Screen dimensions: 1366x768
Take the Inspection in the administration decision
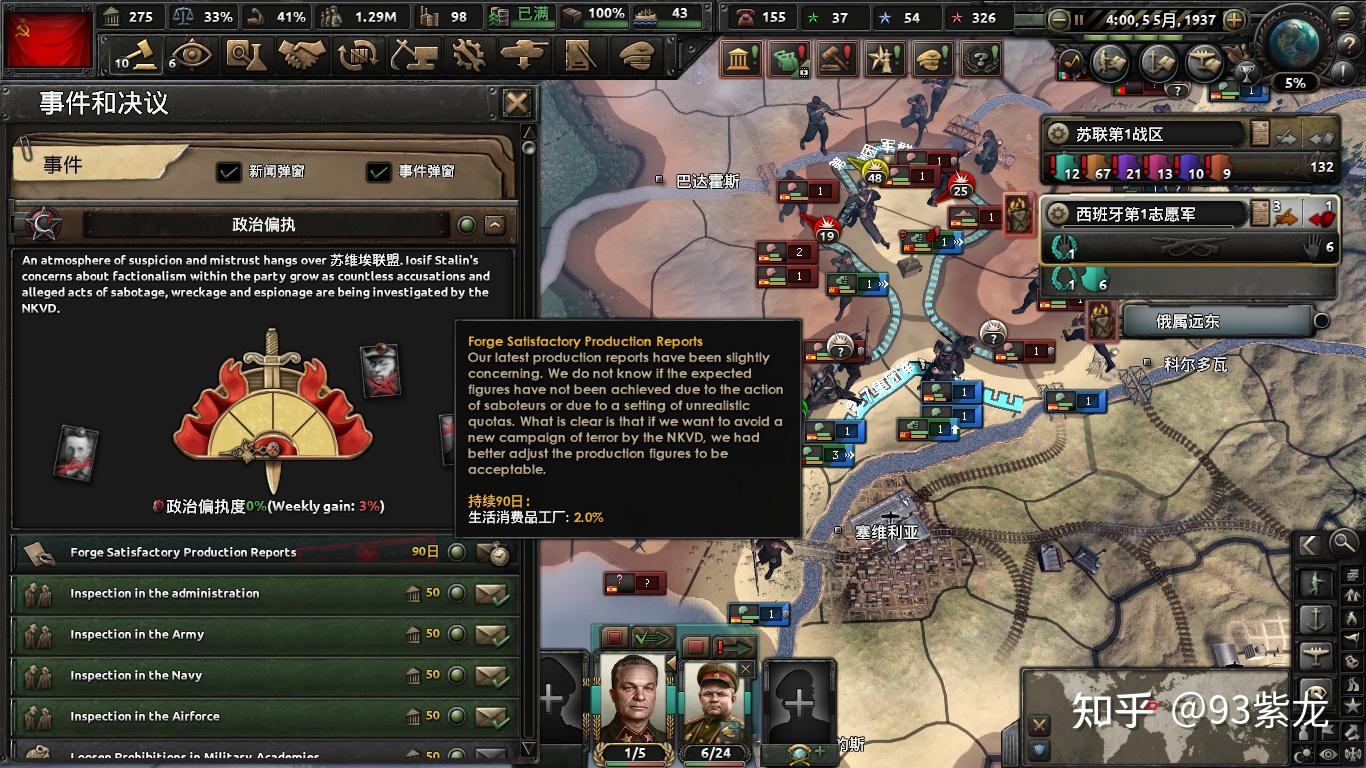[x=492, y=594]
